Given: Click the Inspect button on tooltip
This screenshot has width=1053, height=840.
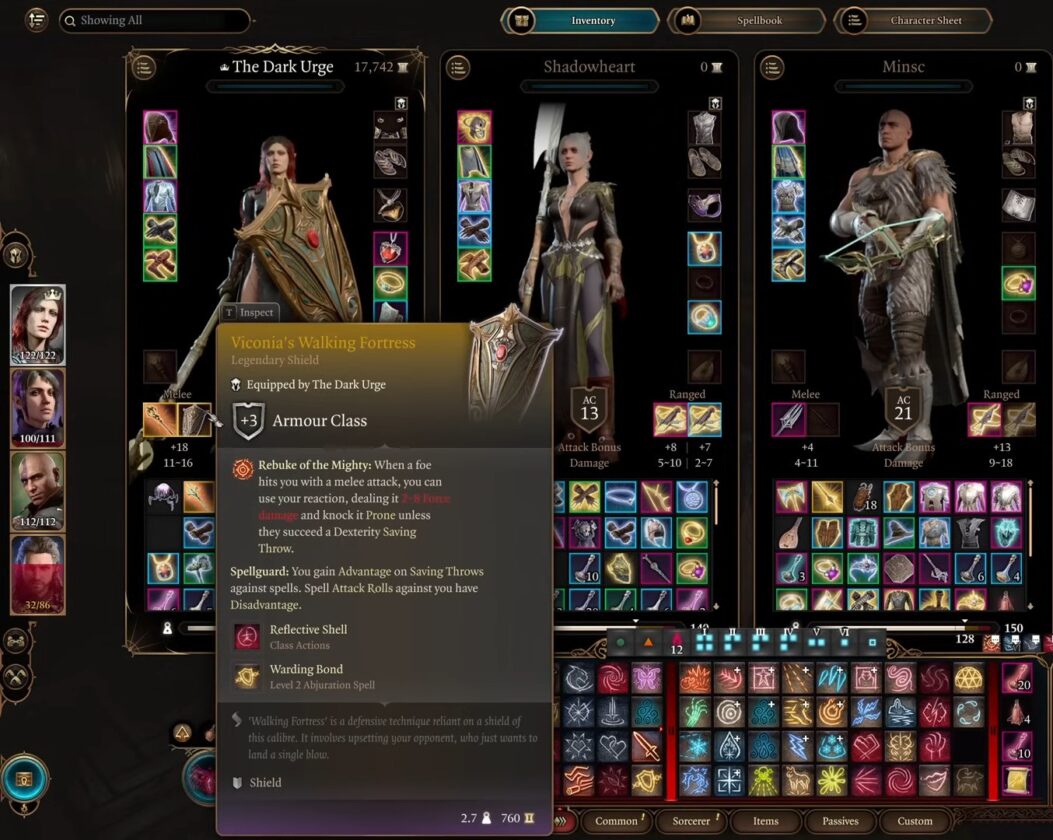Looking at the screenshot, I should point(249,312).
